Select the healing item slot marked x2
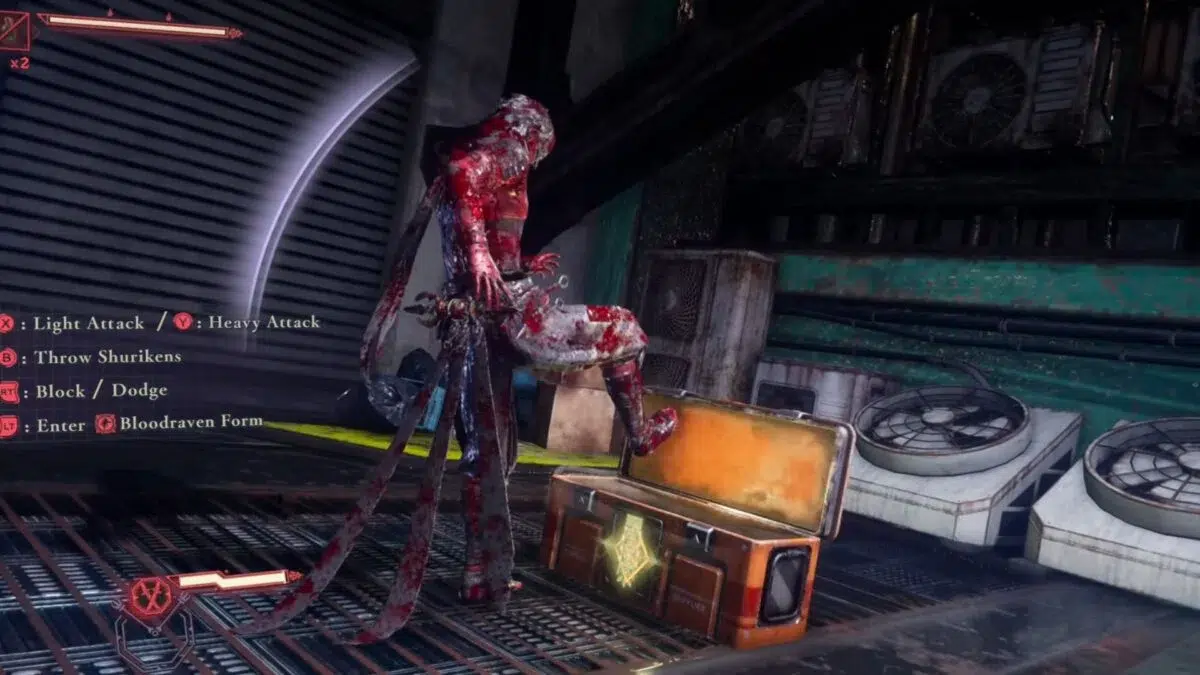1200x675 pixels. point(15,31)
